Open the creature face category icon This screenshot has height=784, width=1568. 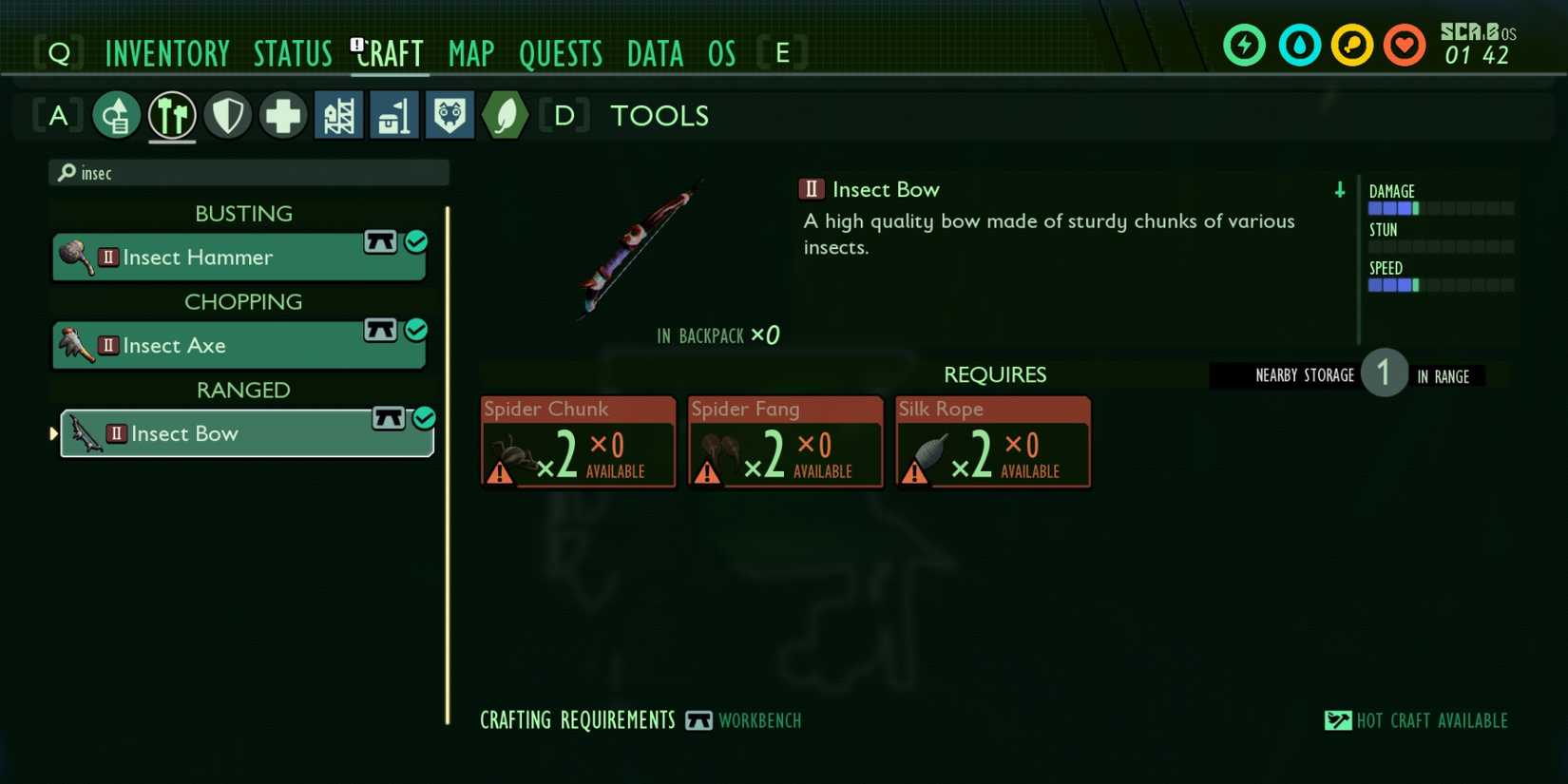(449, 114)
